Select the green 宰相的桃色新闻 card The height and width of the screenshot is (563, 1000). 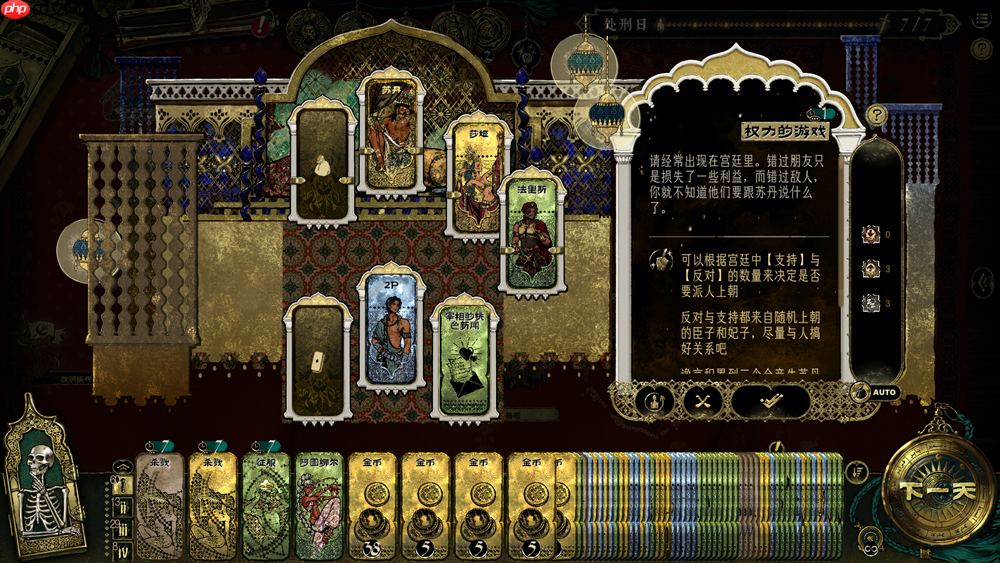pyautogui.click(x=465, y=357)
